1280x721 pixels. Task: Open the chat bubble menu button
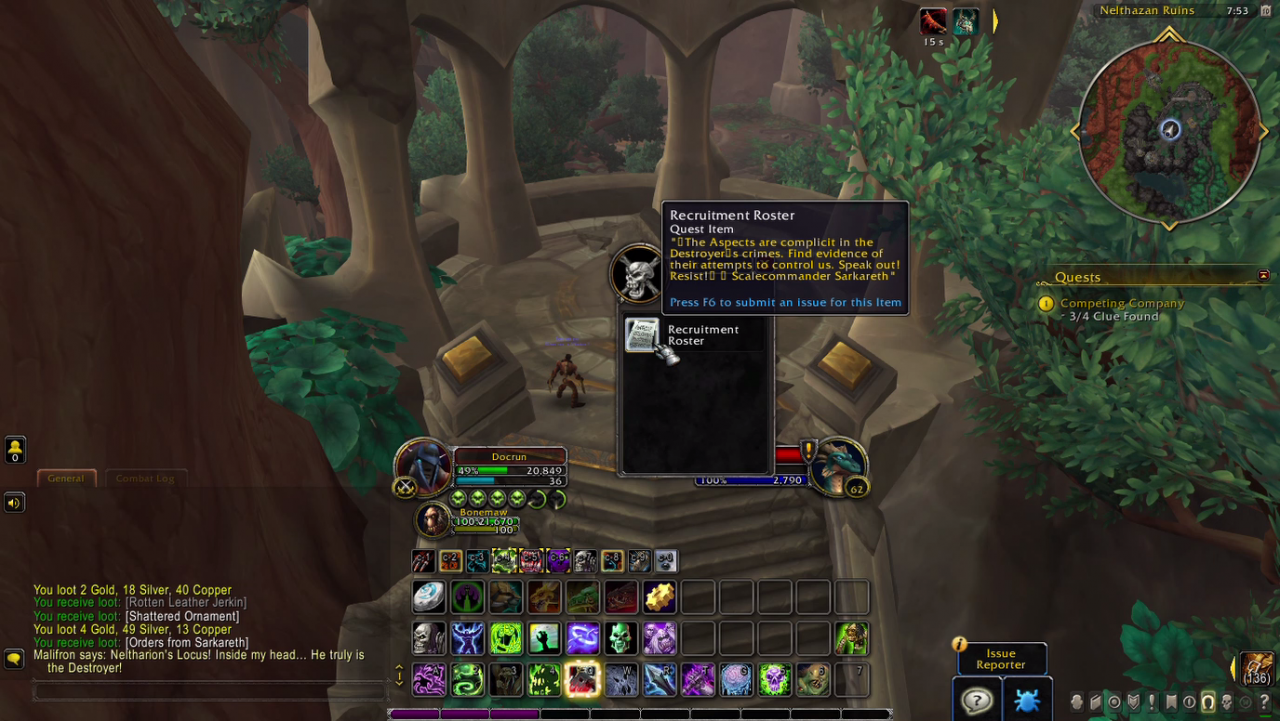14,659
